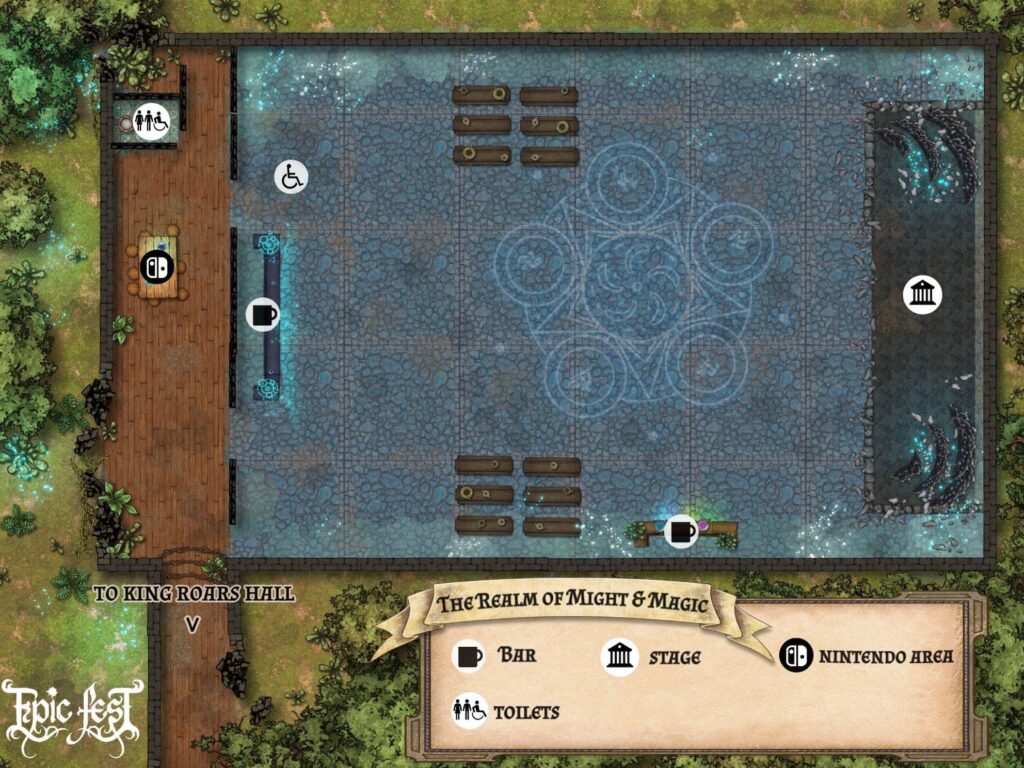
Task: Click the stage marker on the map
Action: [922, 295]
